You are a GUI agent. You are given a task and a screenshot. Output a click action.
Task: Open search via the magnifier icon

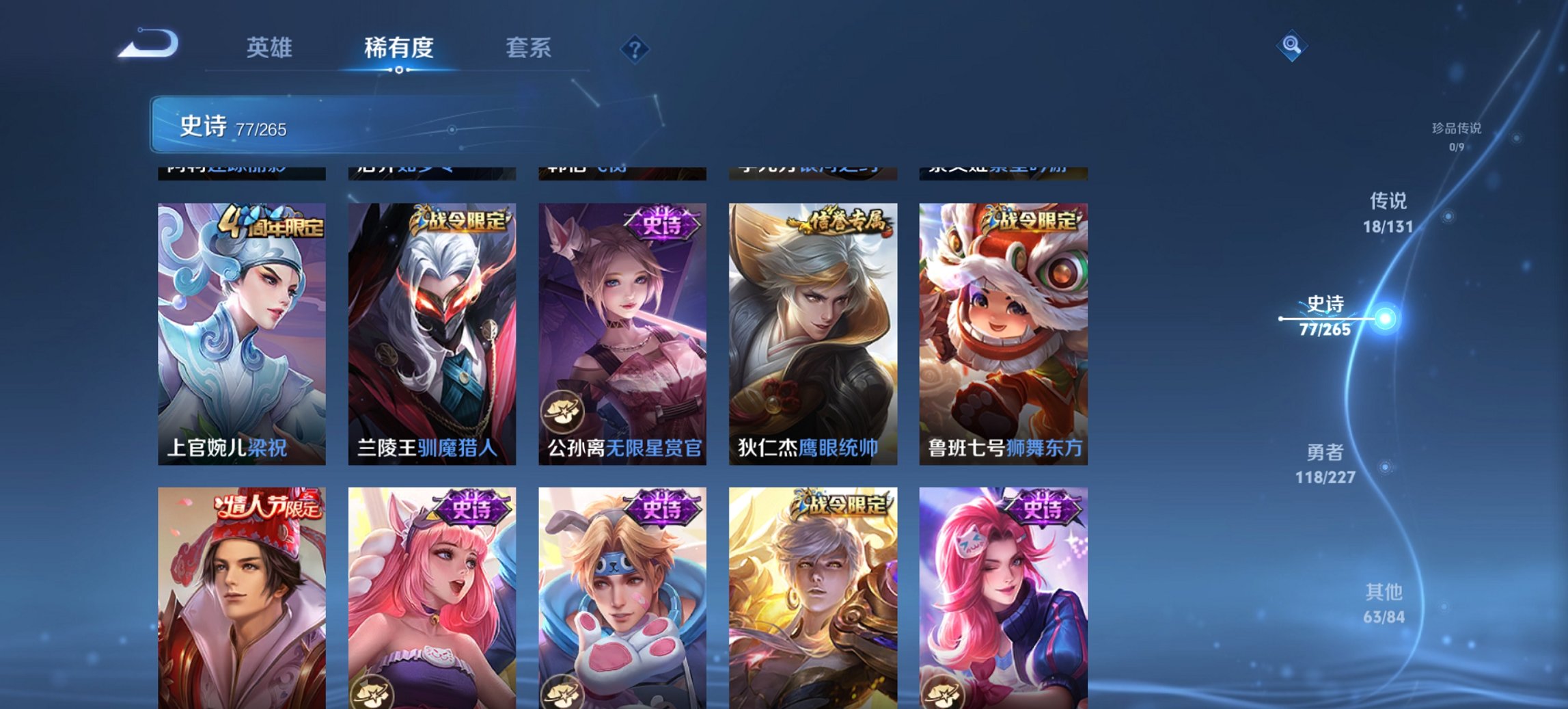pyautogui.click(x=1291, y=48)
